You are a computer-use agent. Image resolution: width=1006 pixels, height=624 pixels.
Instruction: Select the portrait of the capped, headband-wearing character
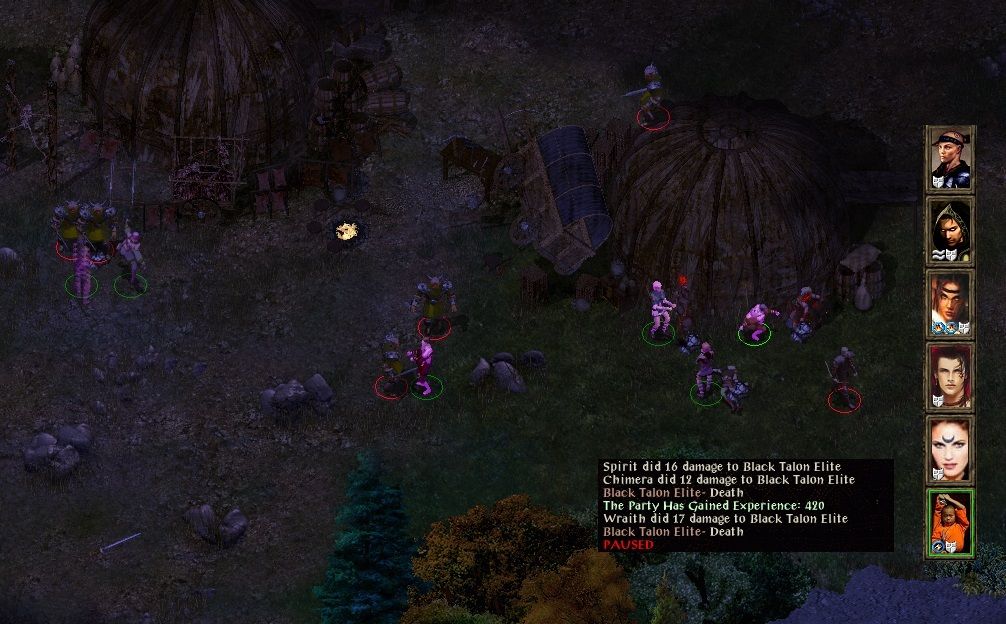(x=950, y=158)
